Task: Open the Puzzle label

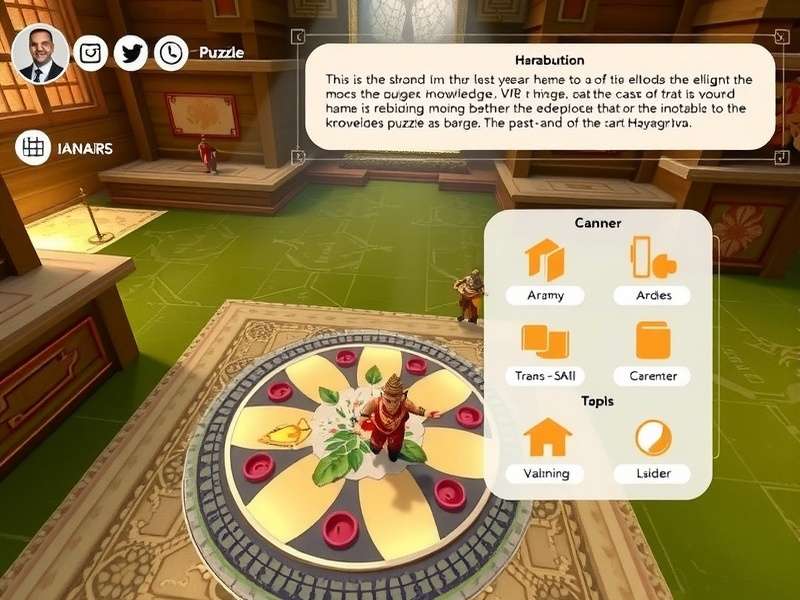Action: (221, 53)
